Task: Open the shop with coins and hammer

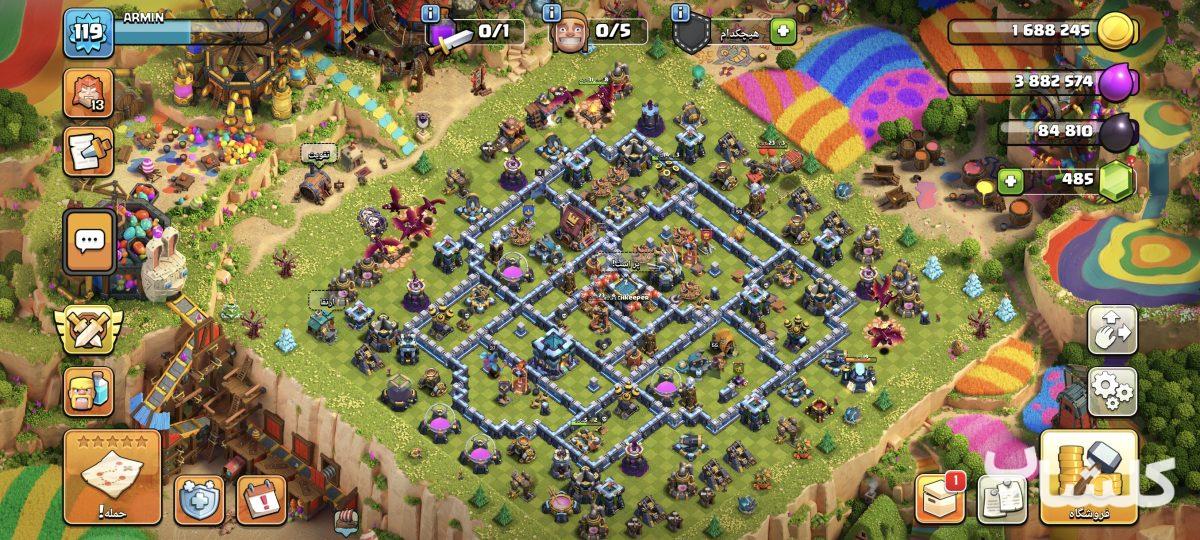Action: click(x=1088, y=478)
